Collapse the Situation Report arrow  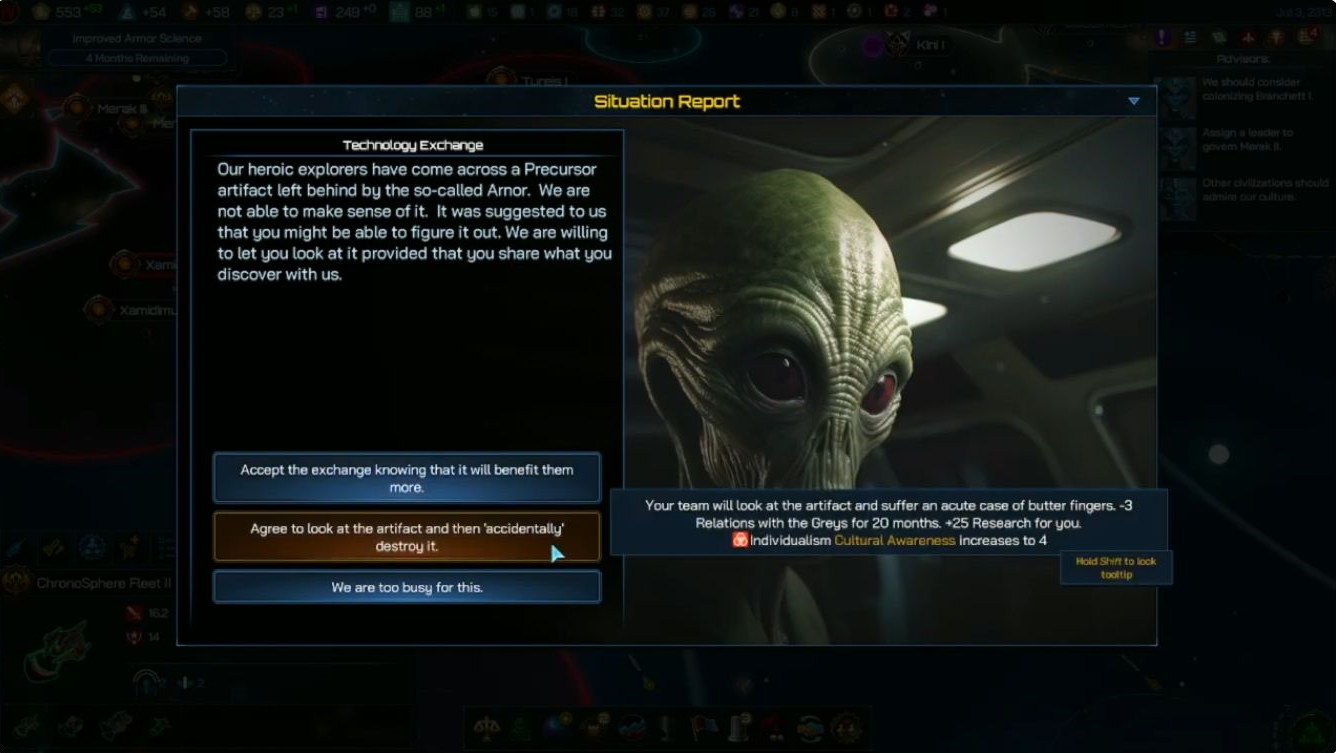point(1133,101)
